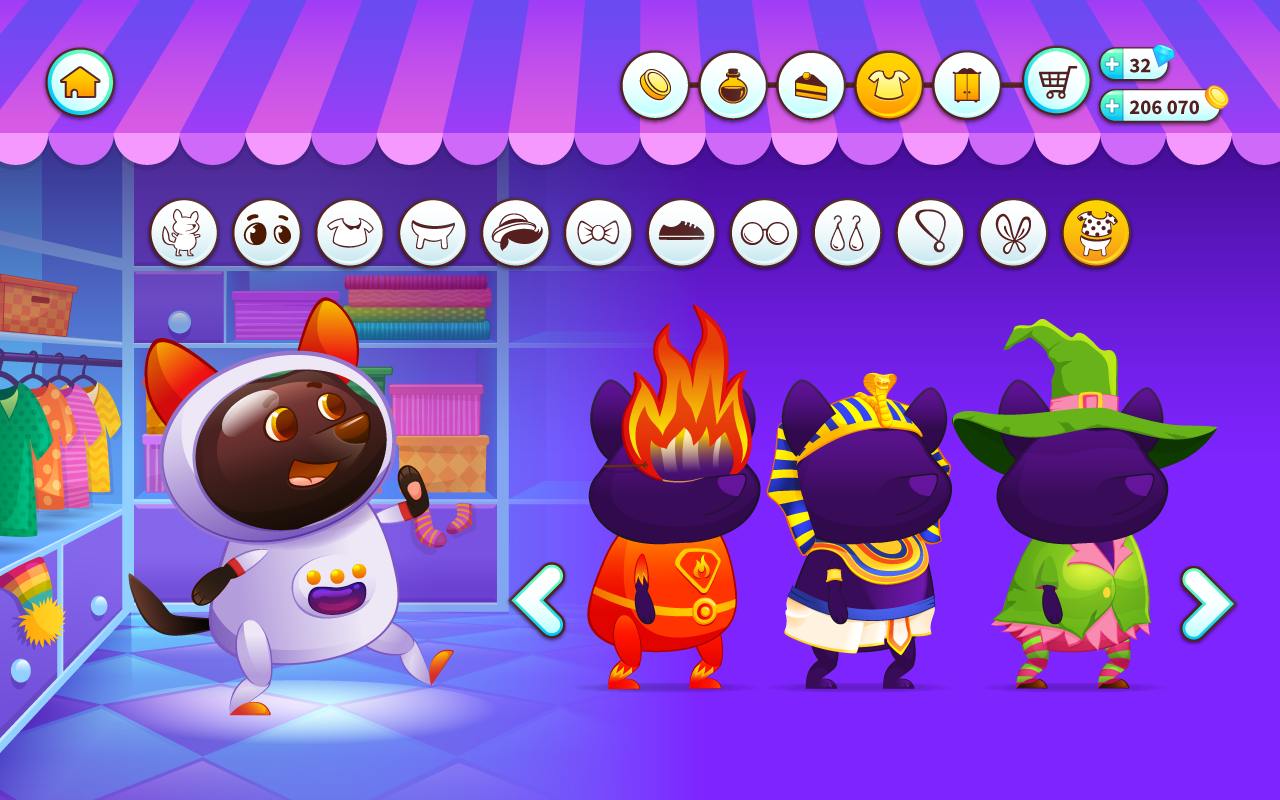Screen dimensions: 1280x800
Task: Return to the home screen
Action: click(x=79, y=82)
